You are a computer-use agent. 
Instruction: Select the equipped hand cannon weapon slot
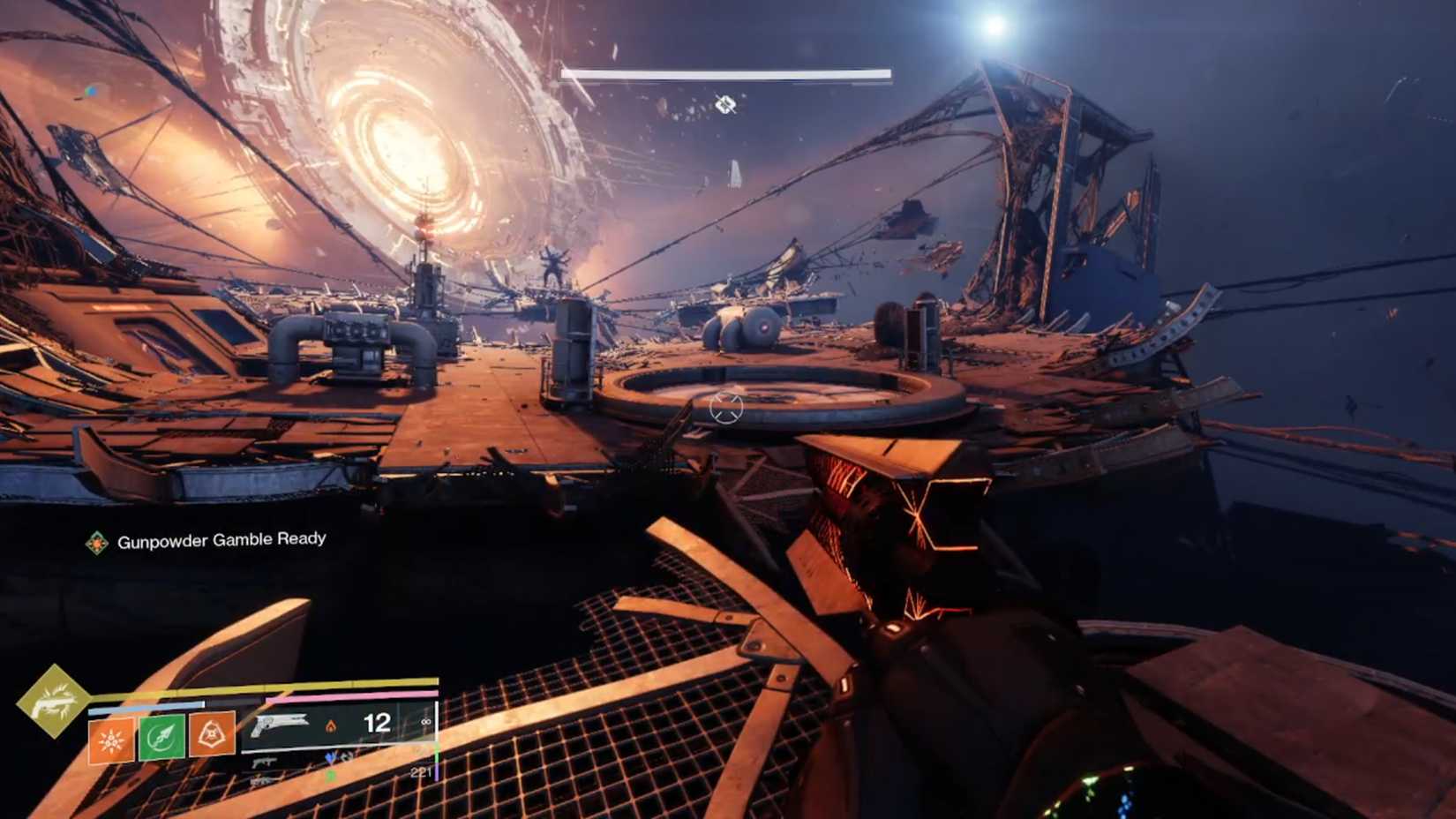pos(279,725)
